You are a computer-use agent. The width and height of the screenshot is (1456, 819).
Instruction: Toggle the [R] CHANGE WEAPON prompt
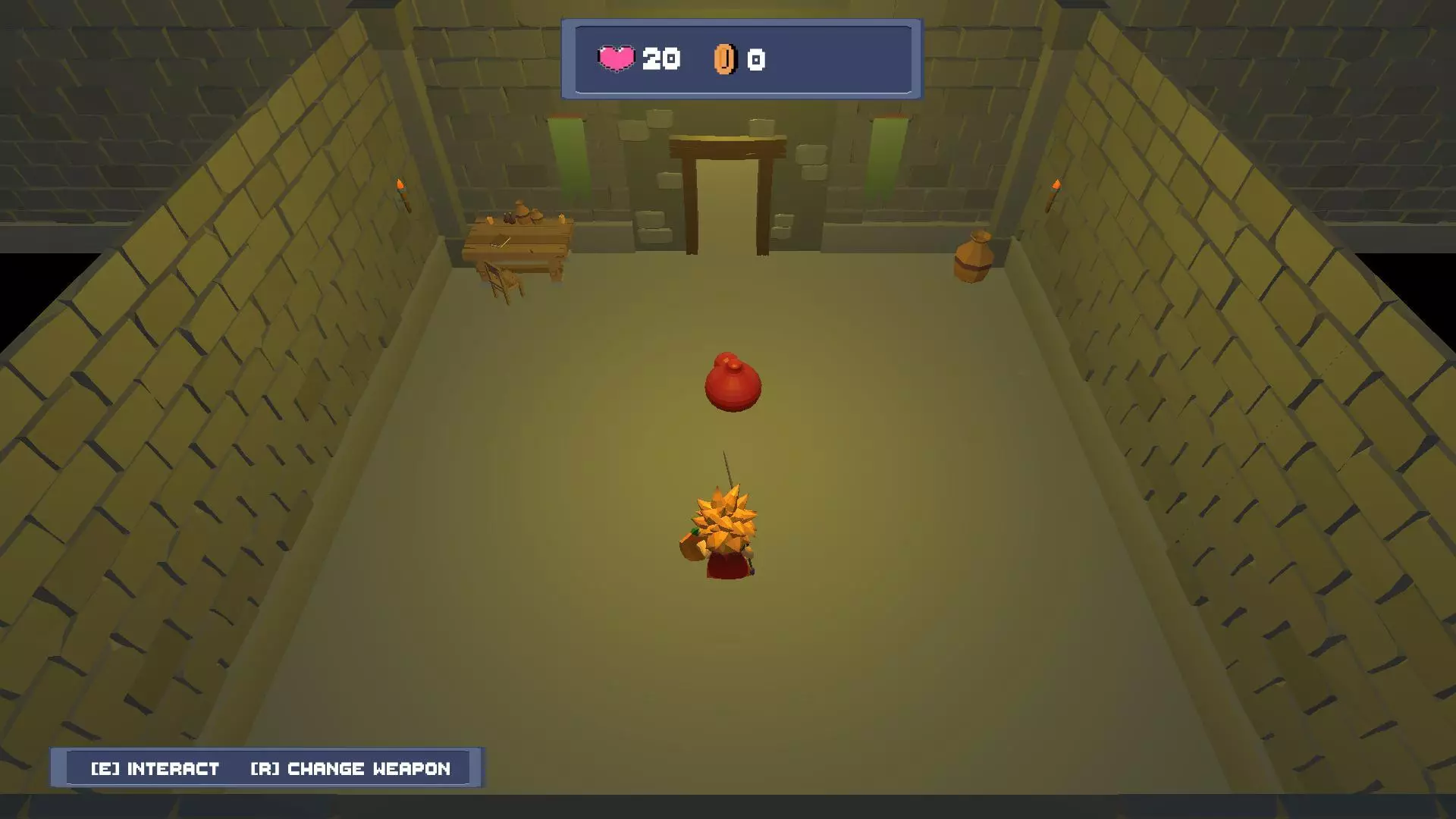coord(350,768)
